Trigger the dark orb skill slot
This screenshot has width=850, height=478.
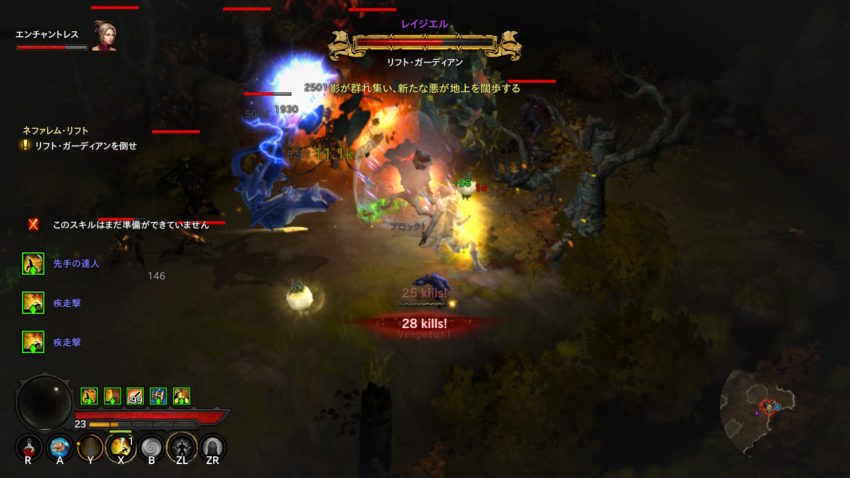(x=91, y=447)
